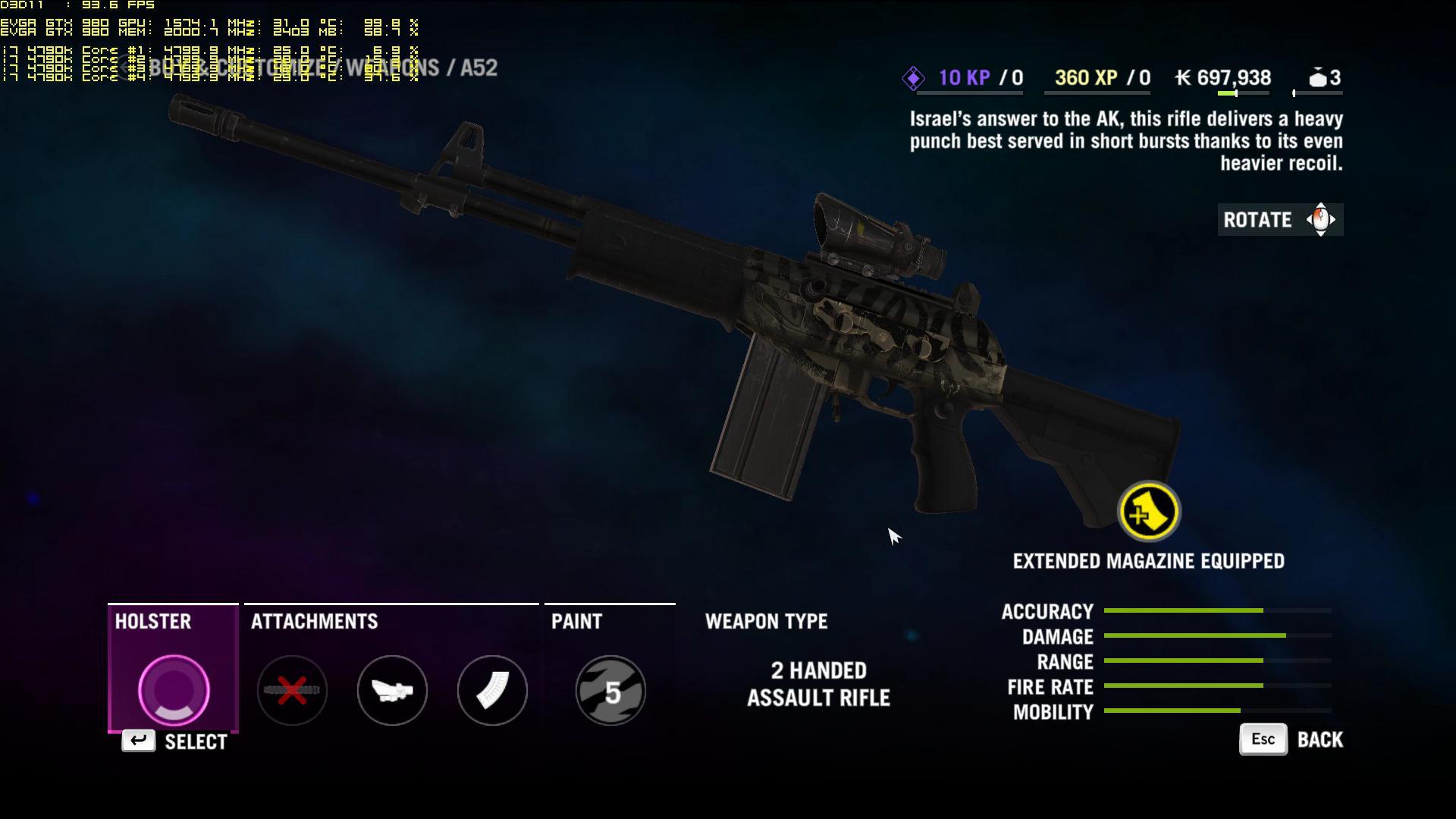The height and width of the screenshot is (819, 1456).
Task: Select the optical sight attachment slot
Action: tap(392, 690)
